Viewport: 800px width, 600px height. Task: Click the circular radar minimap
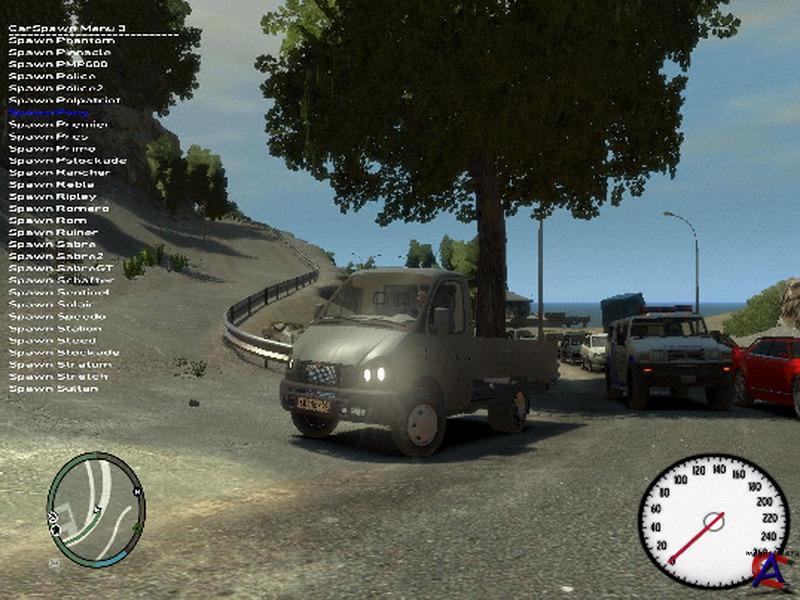[96, 510]
